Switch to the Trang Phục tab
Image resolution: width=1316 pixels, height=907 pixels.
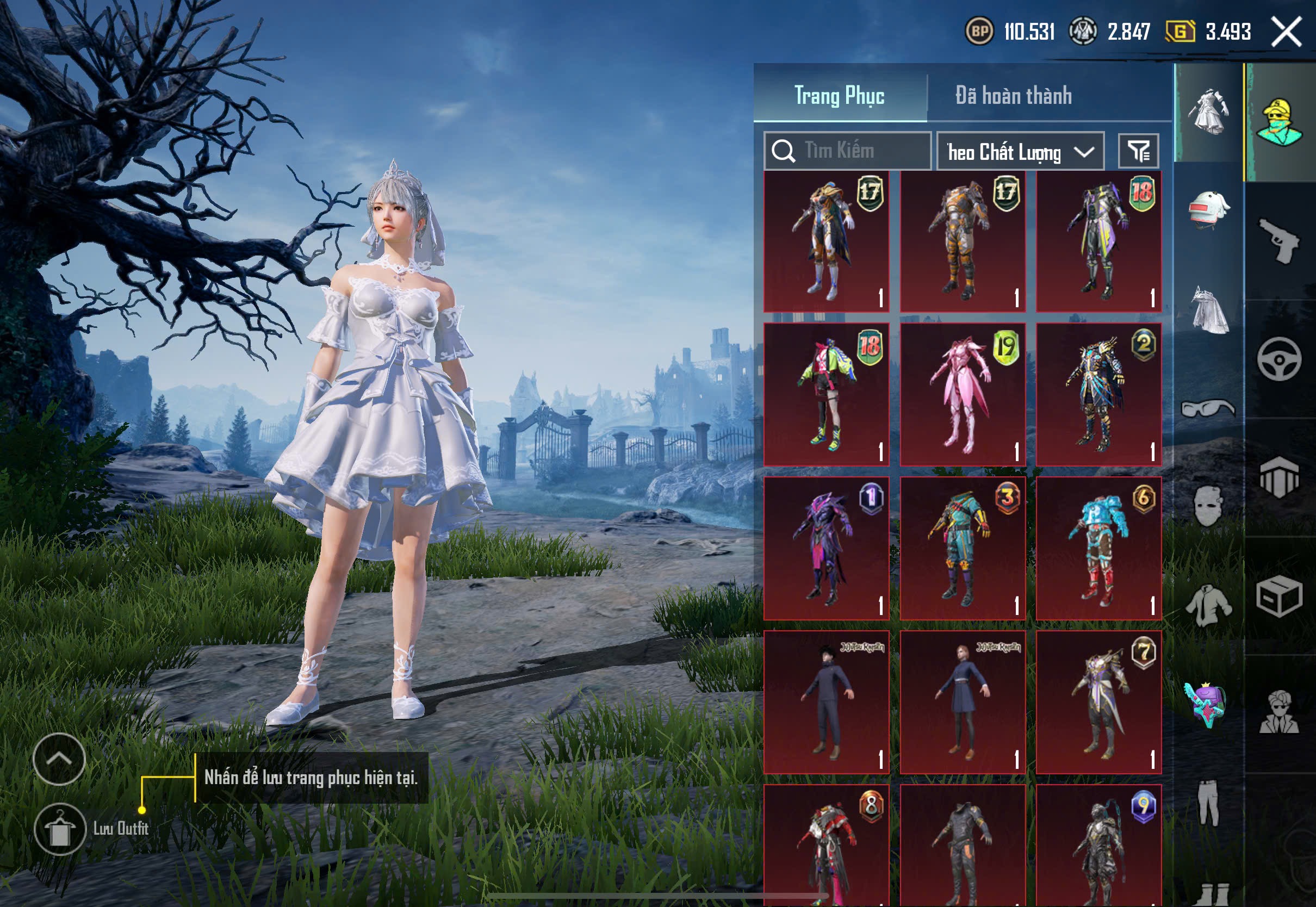click(x=839, y=96)
